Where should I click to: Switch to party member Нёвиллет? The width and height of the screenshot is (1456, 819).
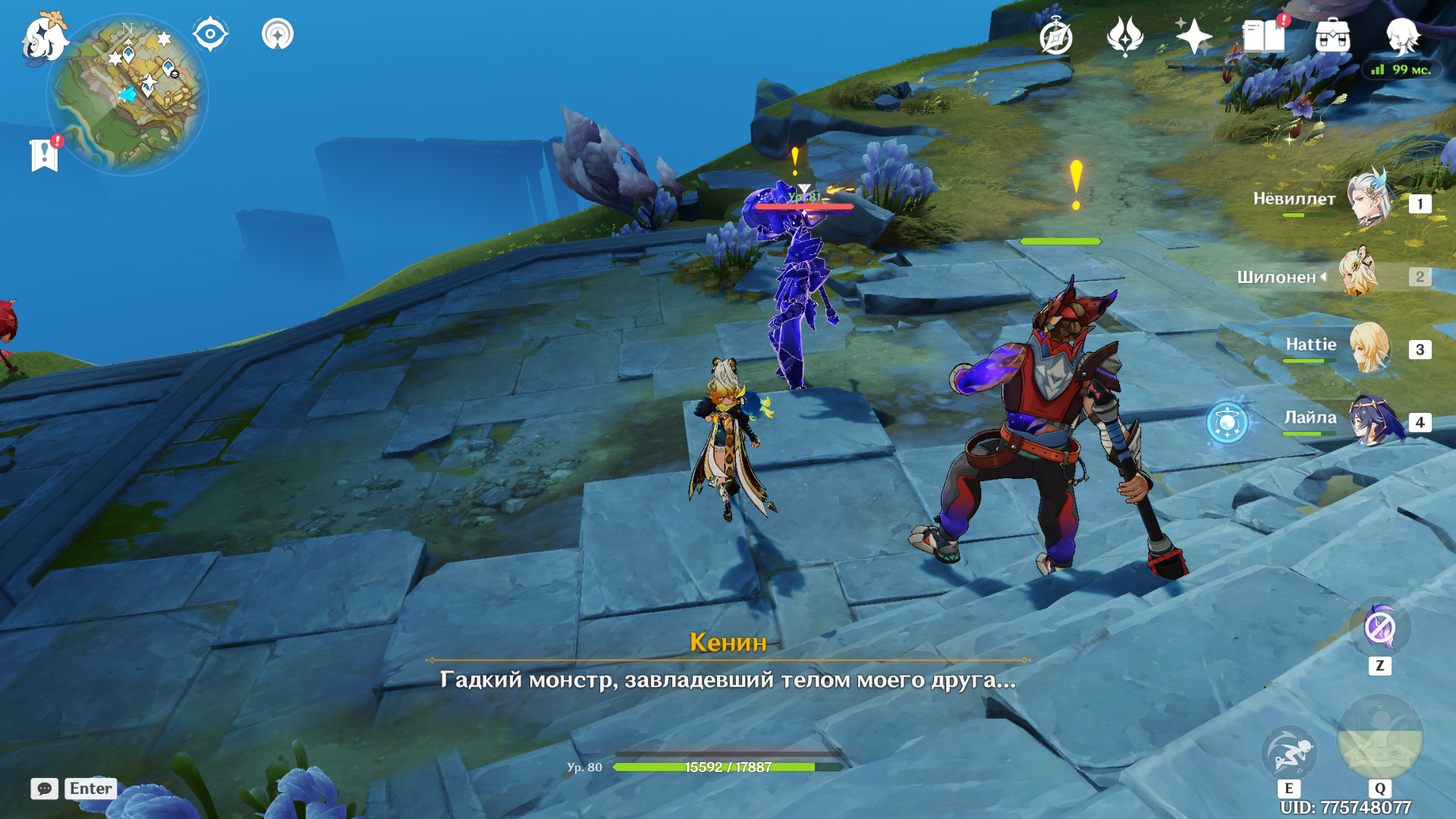(x=1369, y=200)
